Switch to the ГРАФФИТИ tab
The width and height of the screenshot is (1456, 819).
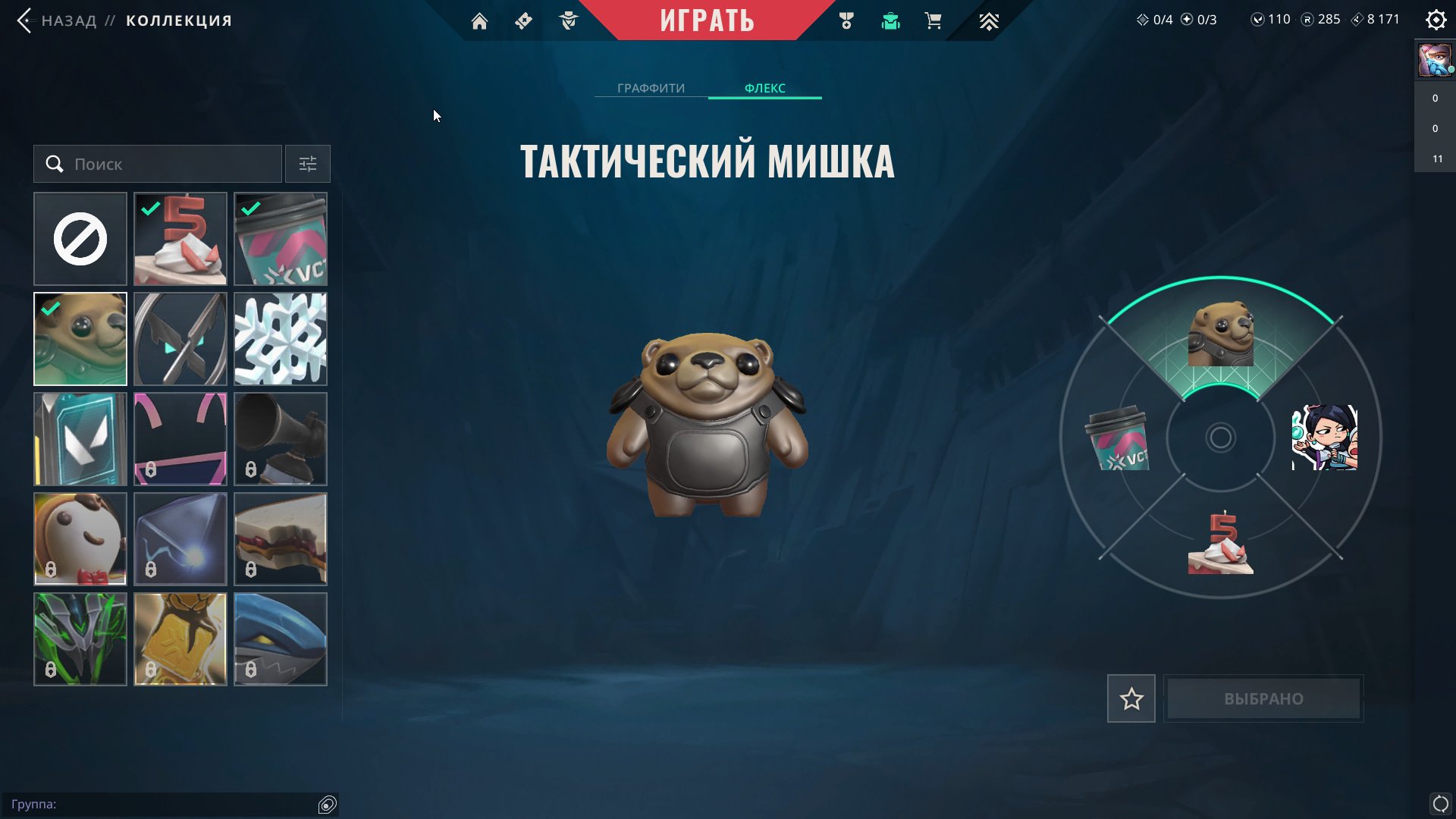pos(651,87)
